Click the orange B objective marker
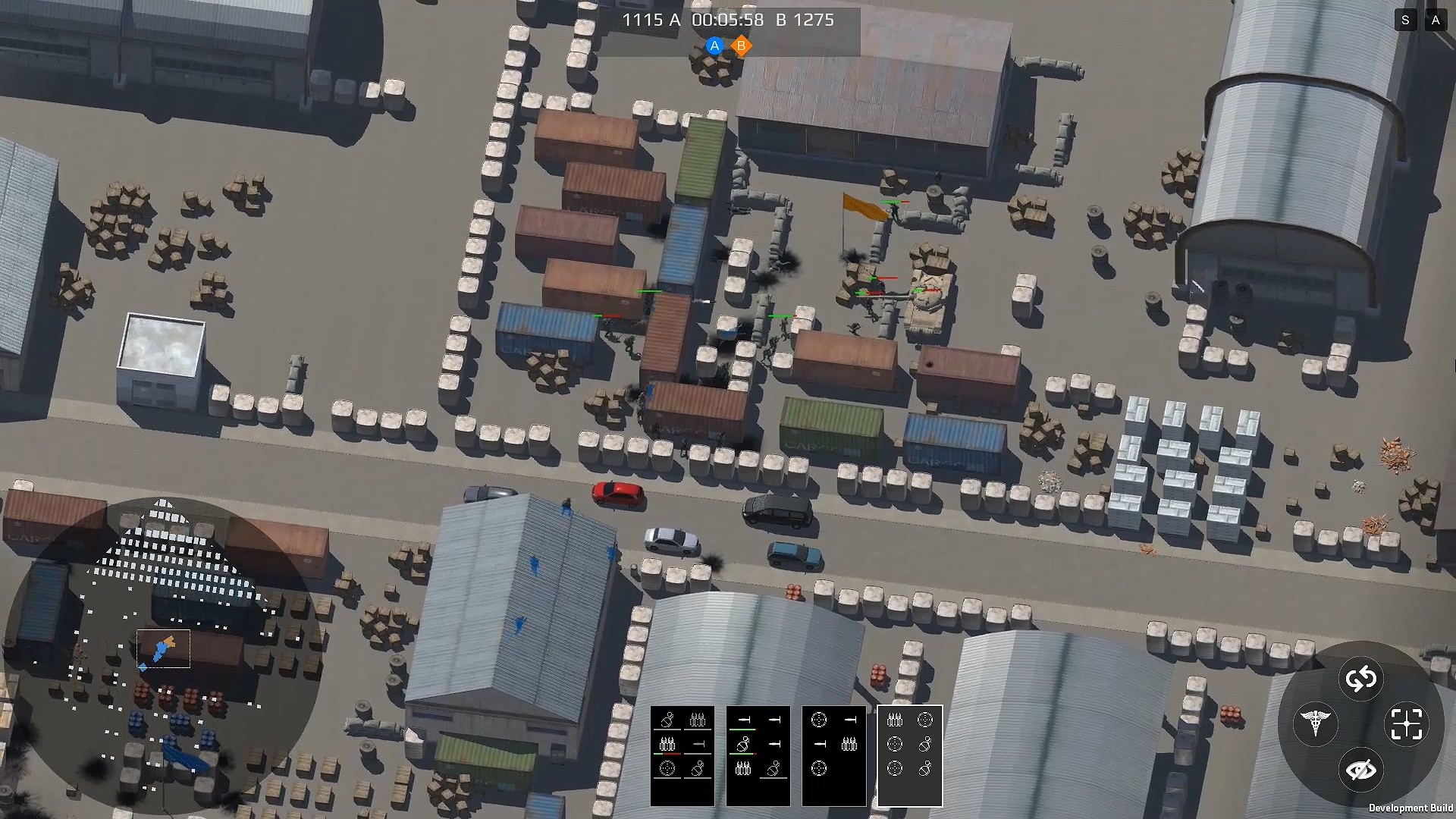This screenshot has height=819, width=1456. click(x=741, y=45)
